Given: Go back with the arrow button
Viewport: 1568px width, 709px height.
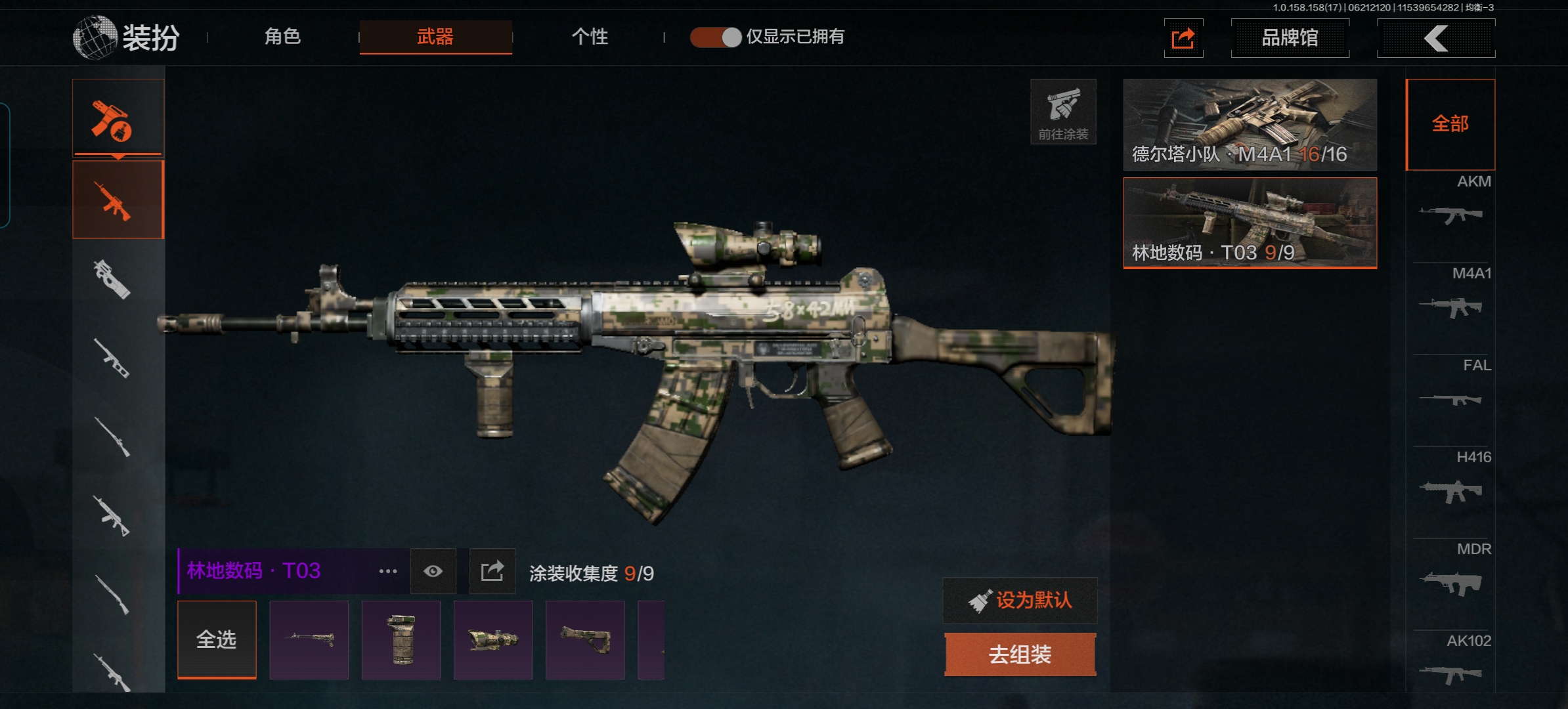Looking at the screenshot, I should click(1436, 38).
